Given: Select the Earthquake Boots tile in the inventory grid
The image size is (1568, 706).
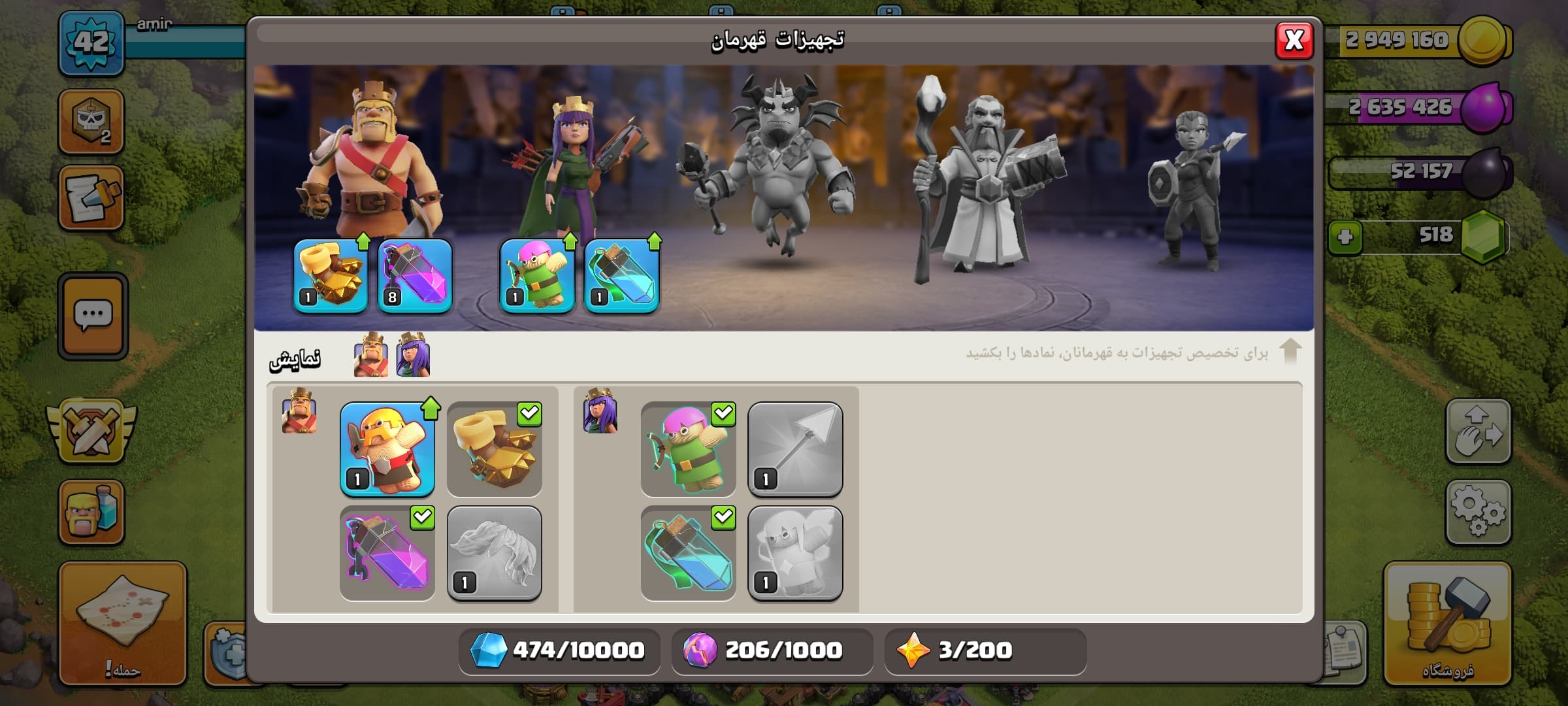Looking at the screenshot, I should coord(495,450).
